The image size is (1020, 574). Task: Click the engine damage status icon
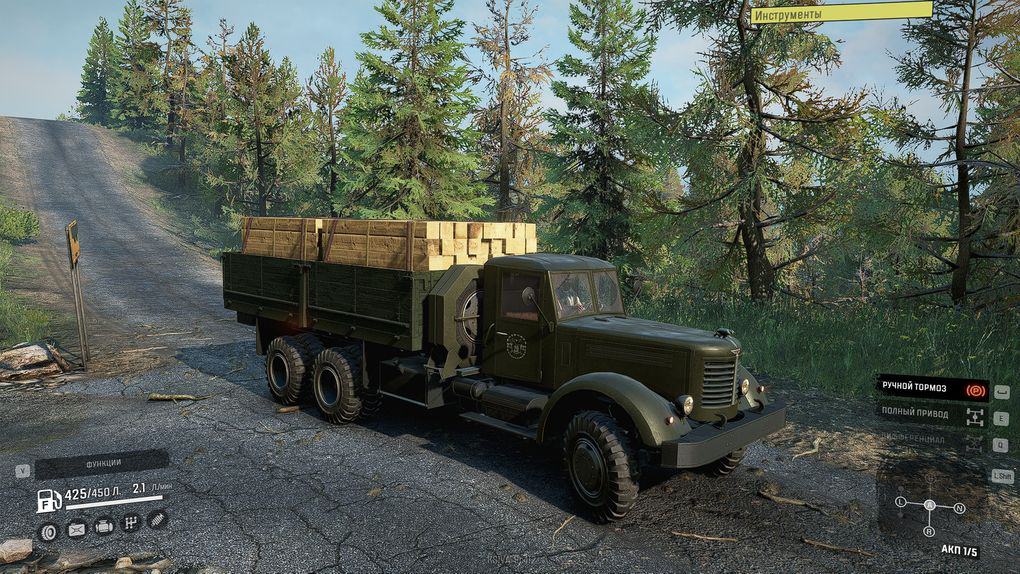point(103,526)
